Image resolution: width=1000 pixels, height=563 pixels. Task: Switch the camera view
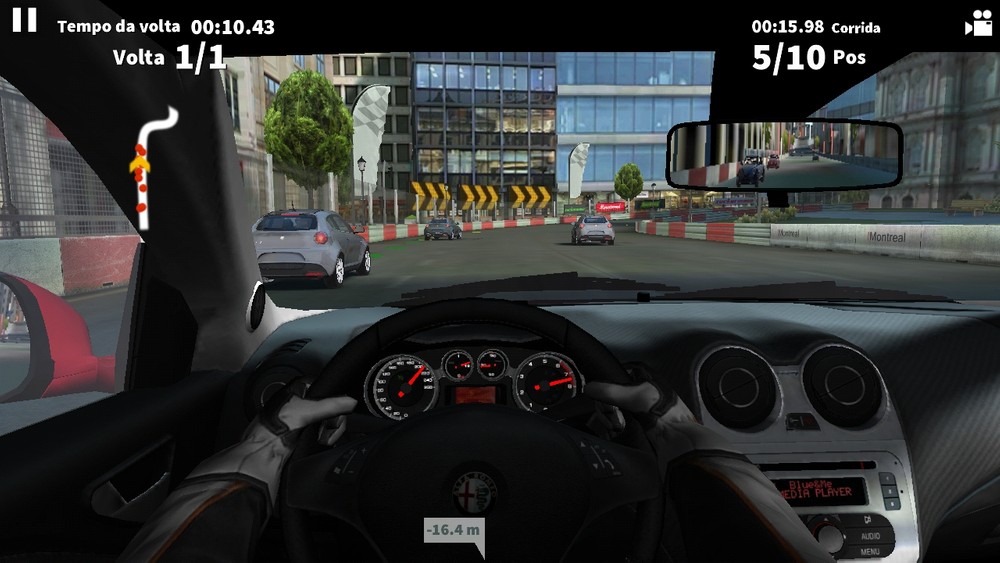point(977,24)
